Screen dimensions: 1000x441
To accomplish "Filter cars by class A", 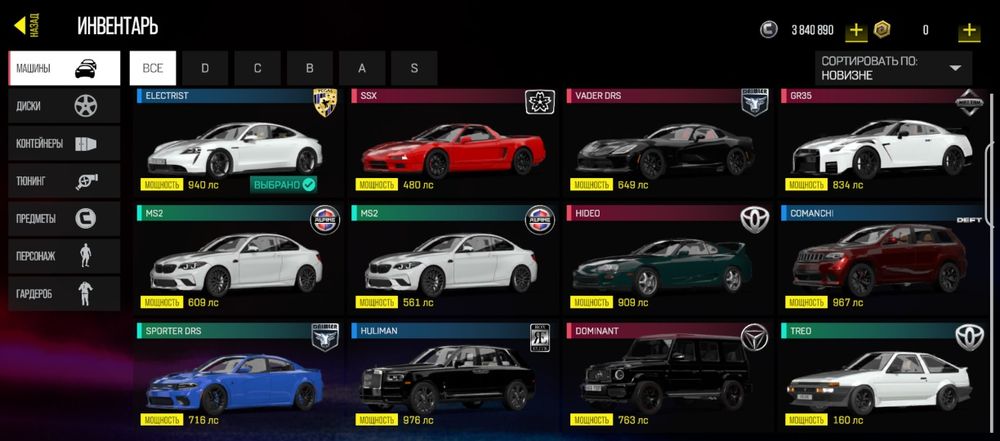I will click(x=362, y=68).
